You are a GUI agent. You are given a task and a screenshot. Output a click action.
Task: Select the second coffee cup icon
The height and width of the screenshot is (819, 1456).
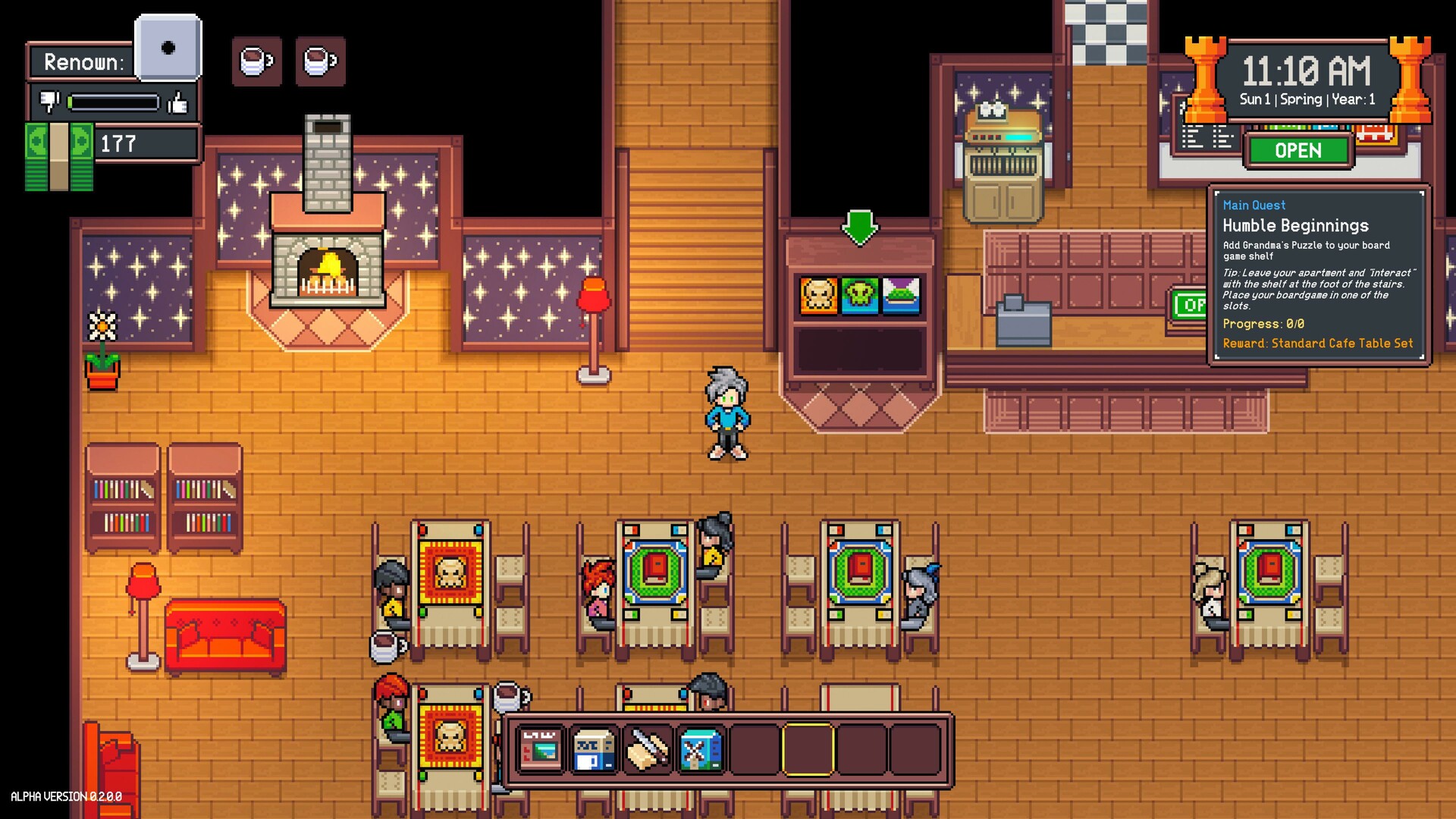coord(321,61)
